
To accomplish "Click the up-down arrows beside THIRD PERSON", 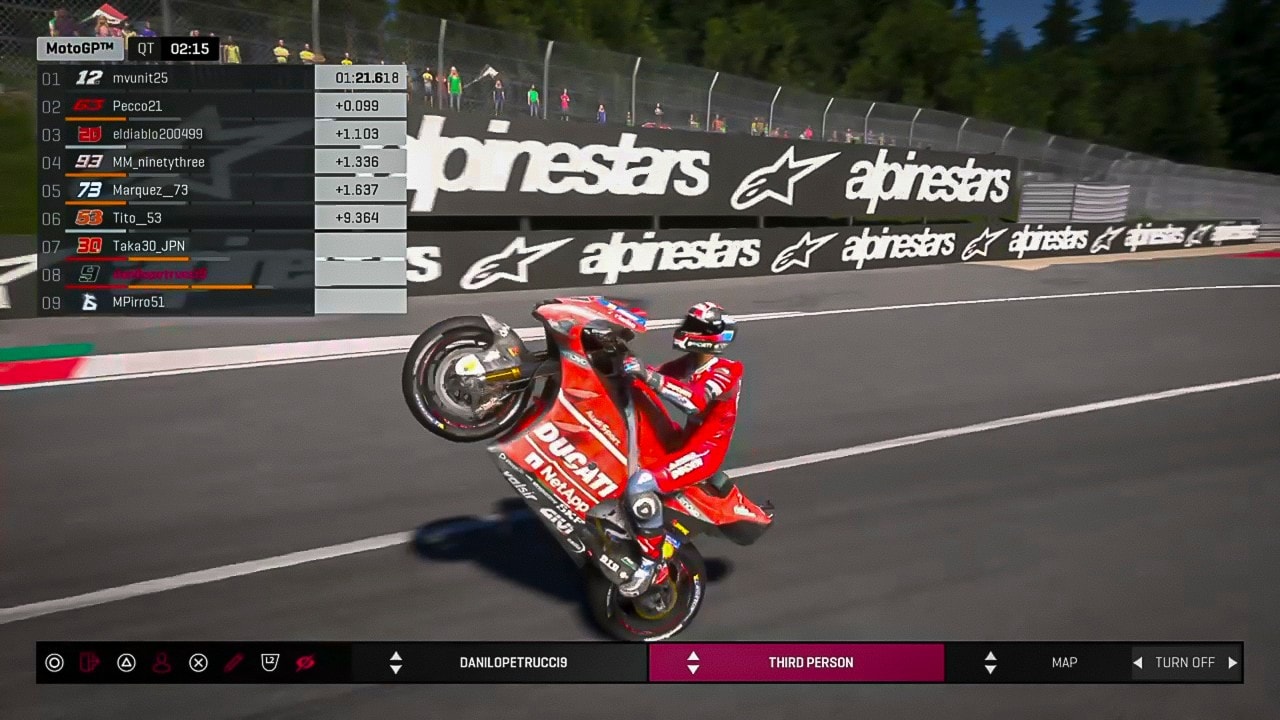I will point(691,662).
